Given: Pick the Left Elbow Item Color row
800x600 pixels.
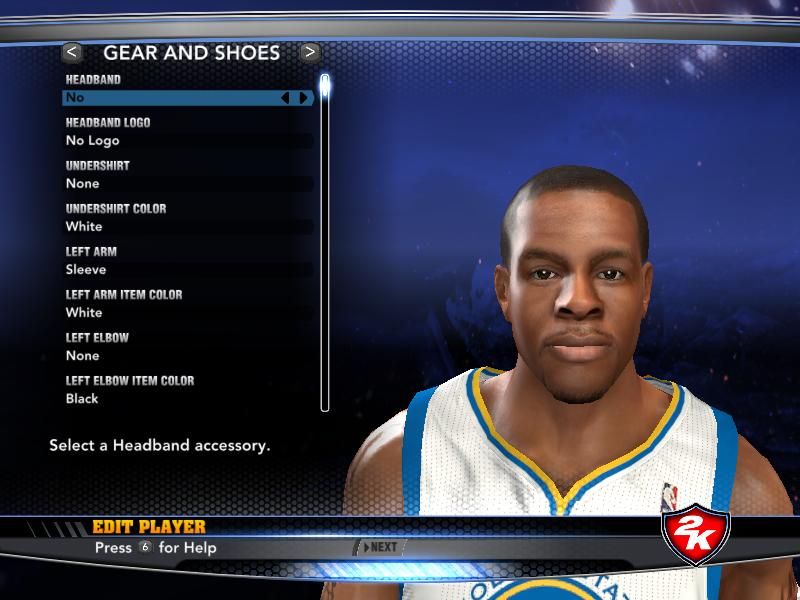Looking at the screenshot, I should tap(190, 399).
